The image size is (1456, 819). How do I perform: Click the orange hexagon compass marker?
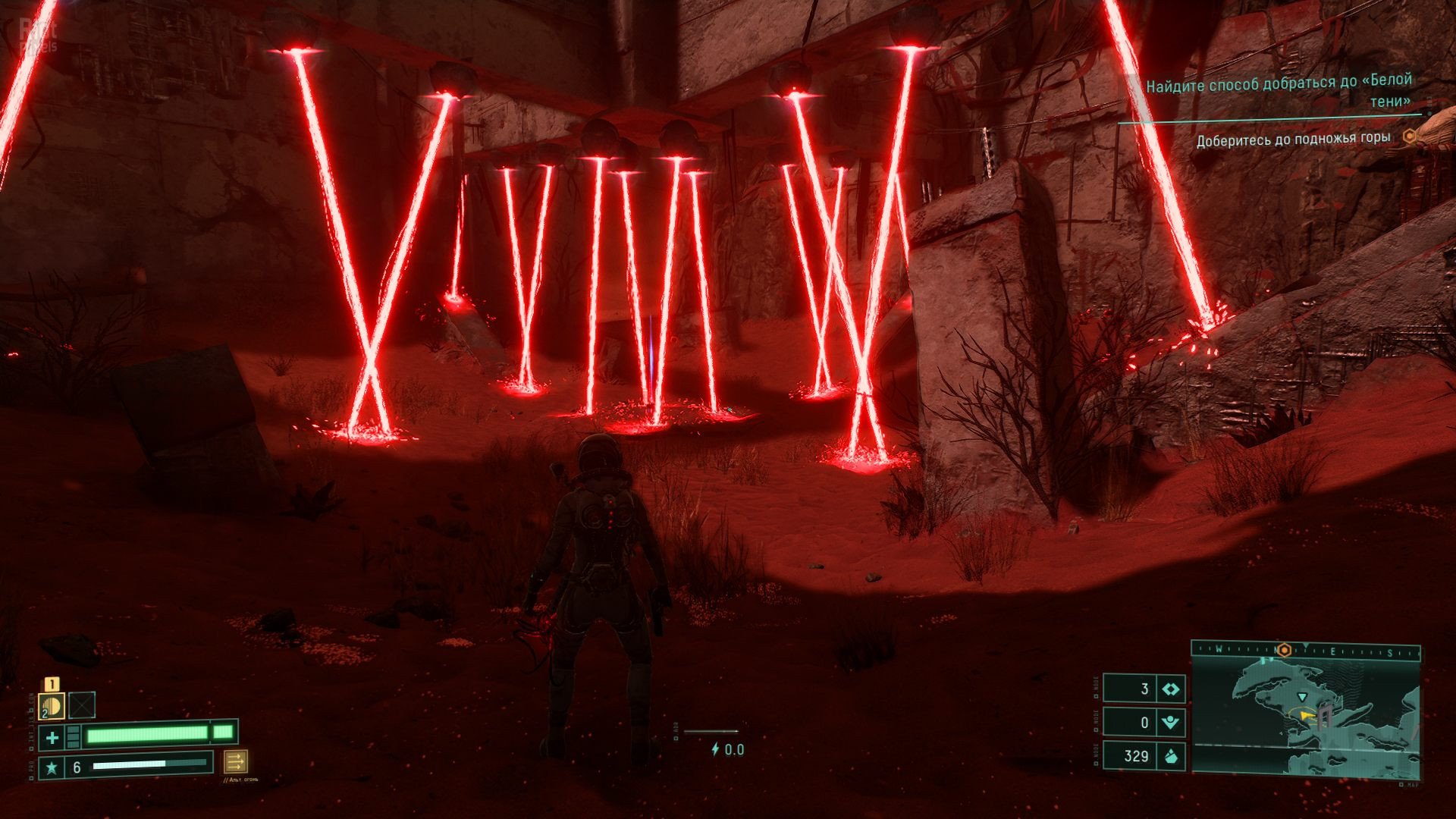[x=1284, y=650]
